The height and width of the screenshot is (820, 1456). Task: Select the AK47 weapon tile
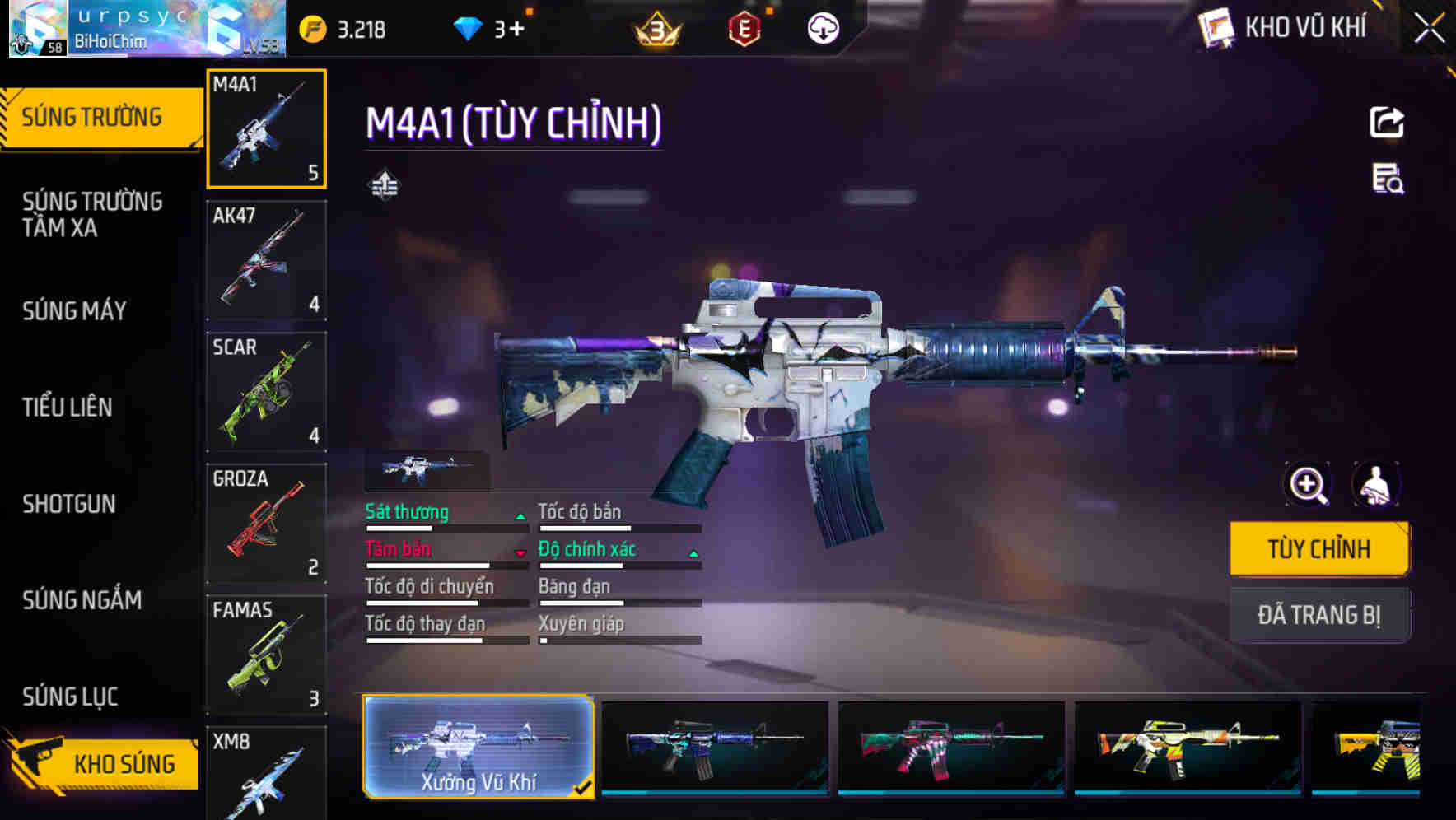click(x=266, y=260)
